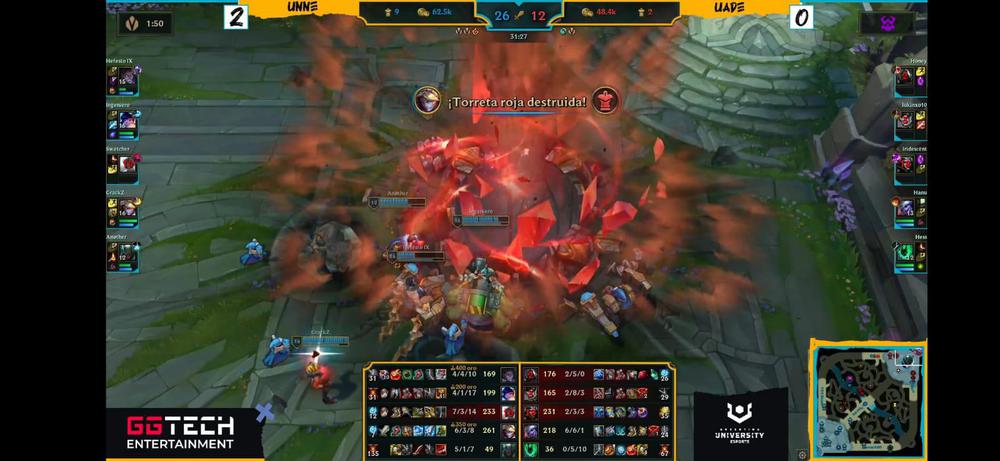Click the settings gear beside the minimap

tap(802, 454)
